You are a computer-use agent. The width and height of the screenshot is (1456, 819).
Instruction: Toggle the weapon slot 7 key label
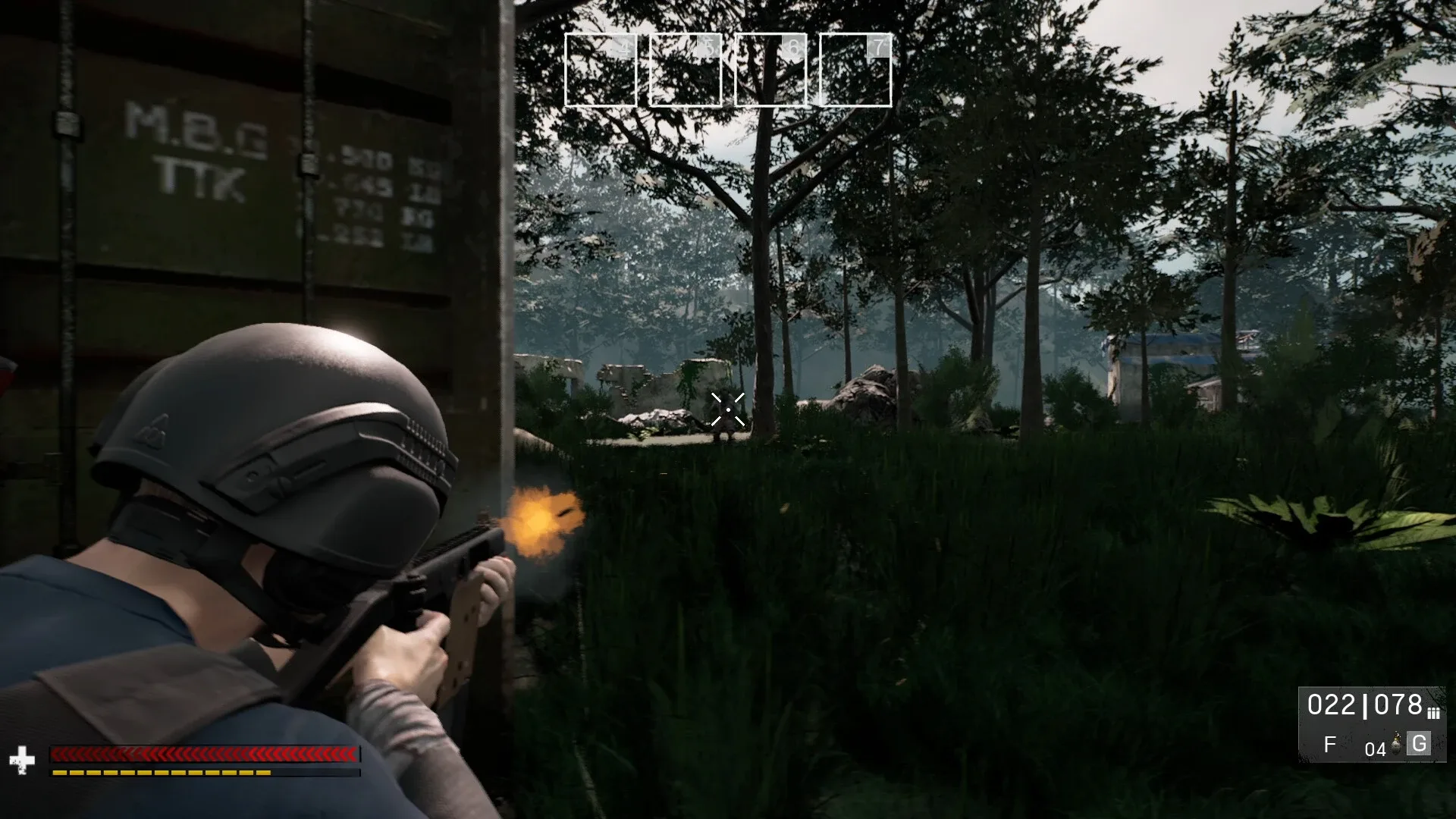pyautogui.click(x=878, y=45)
